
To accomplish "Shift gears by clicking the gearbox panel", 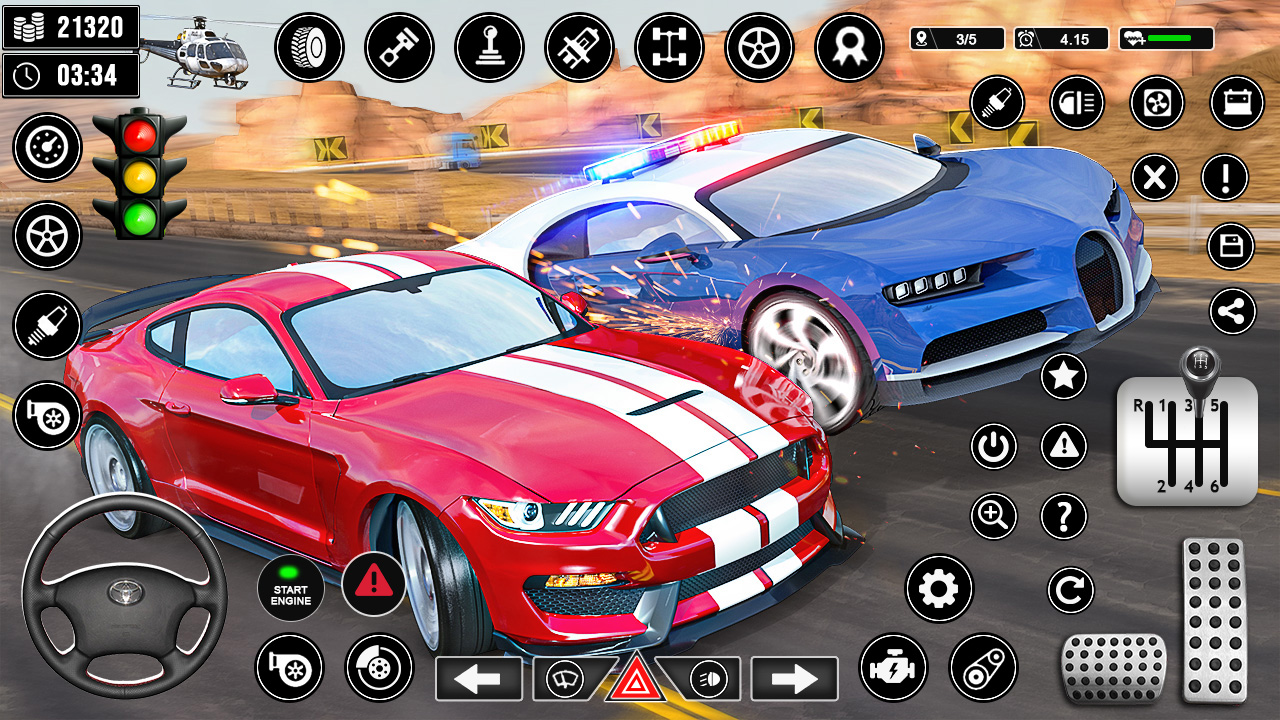I will (1190, 440).
